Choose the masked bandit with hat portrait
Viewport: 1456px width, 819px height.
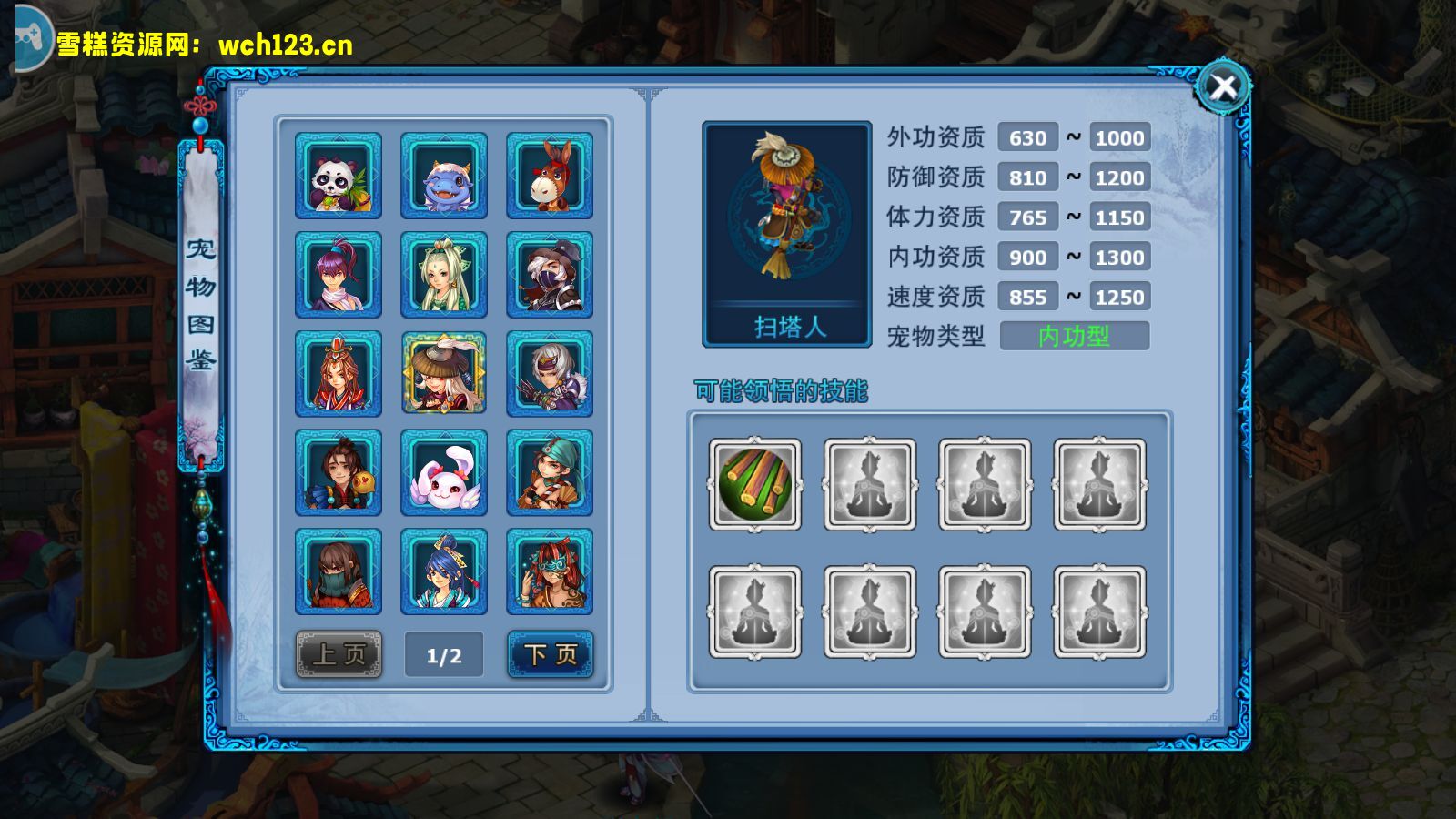550,275
